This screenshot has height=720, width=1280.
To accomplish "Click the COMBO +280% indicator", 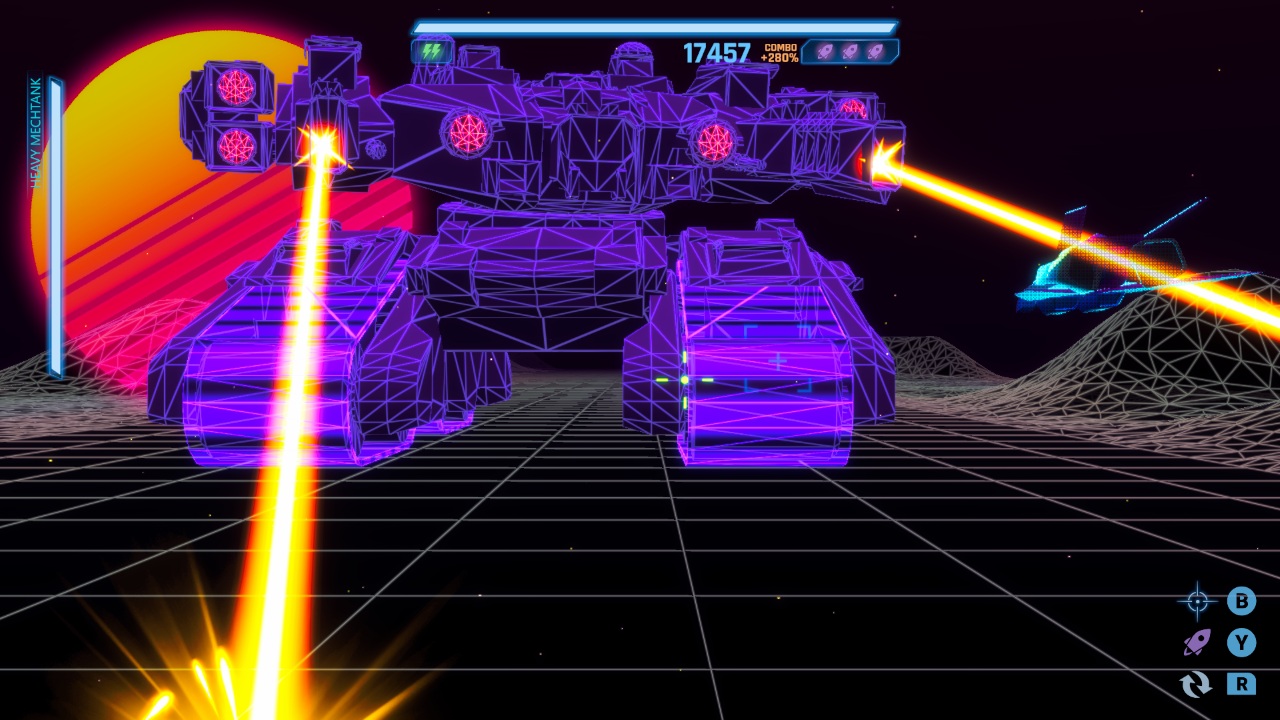I will [781, 51].
